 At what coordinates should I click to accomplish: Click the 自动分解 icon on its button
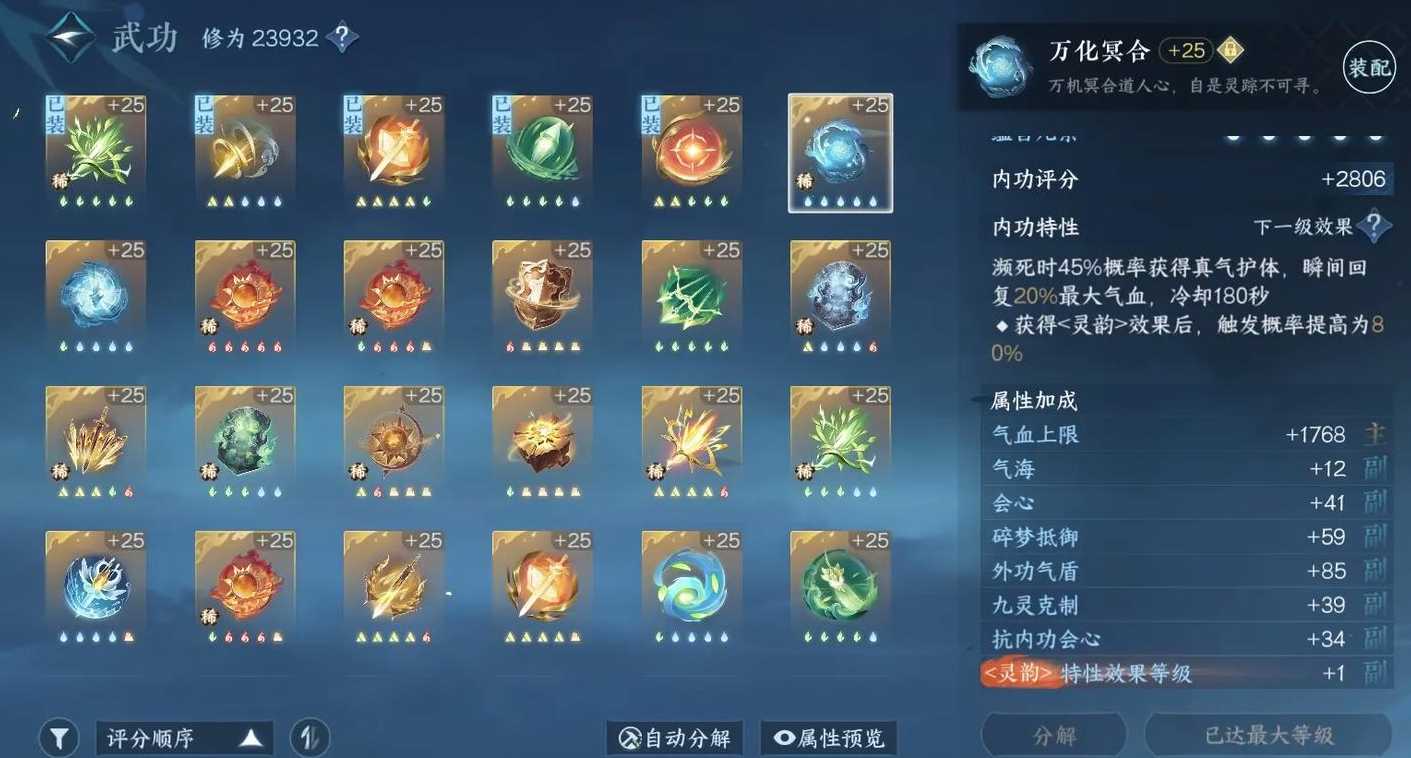pyautogui.click(x=628, y=737)
